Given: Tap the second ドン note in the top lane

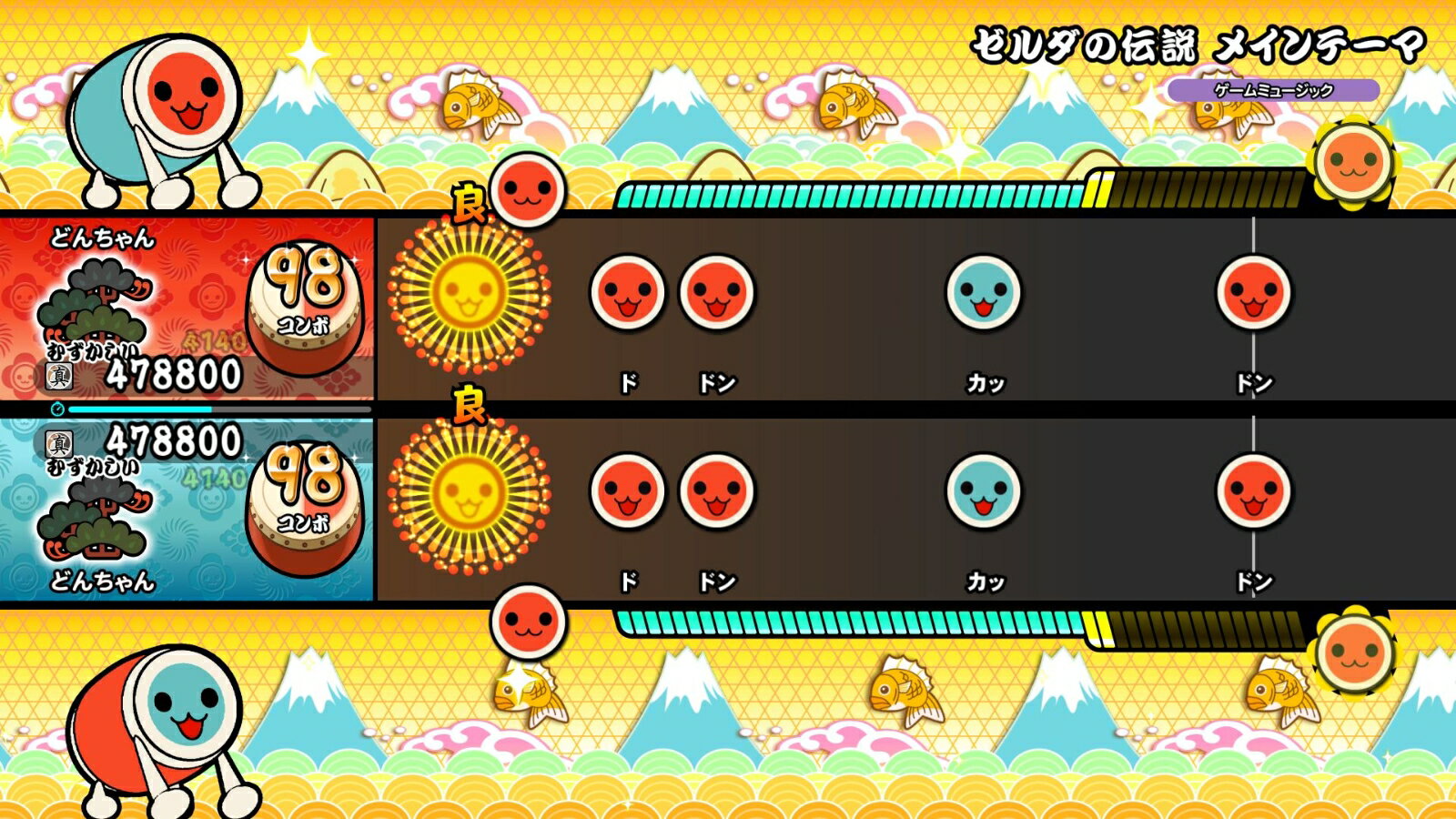Looking at the screenshot, I should pos(716,294).
